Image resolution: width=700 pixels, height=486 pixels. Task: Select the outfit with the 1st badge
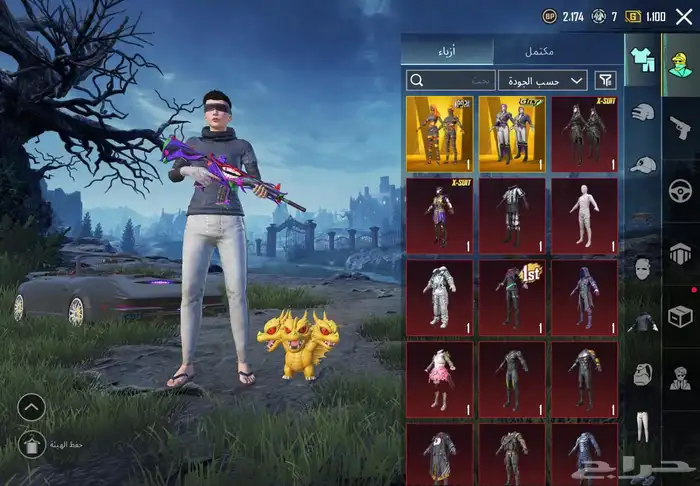tap(512, 297)
